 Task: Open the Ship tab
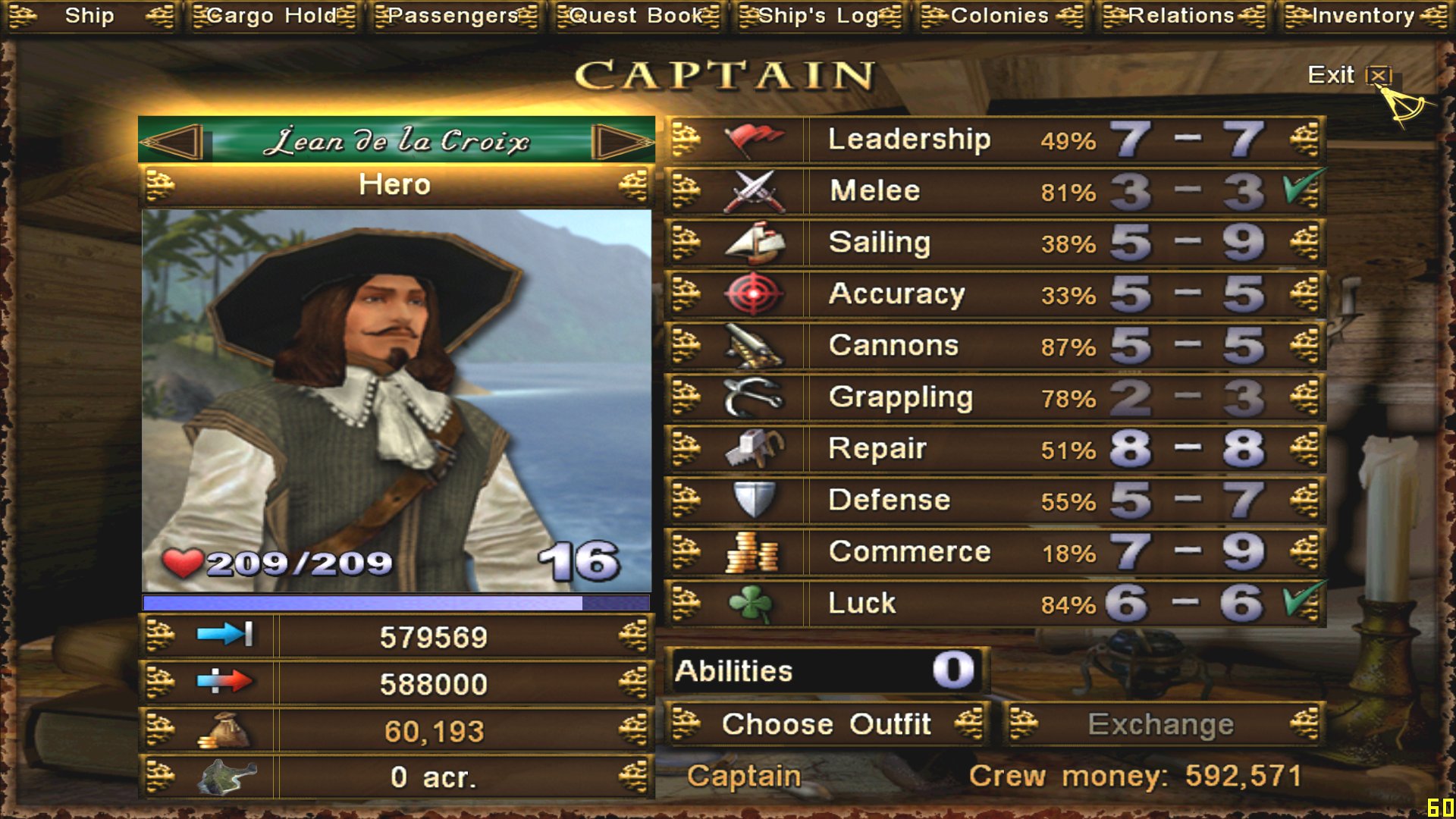point(89,16)
